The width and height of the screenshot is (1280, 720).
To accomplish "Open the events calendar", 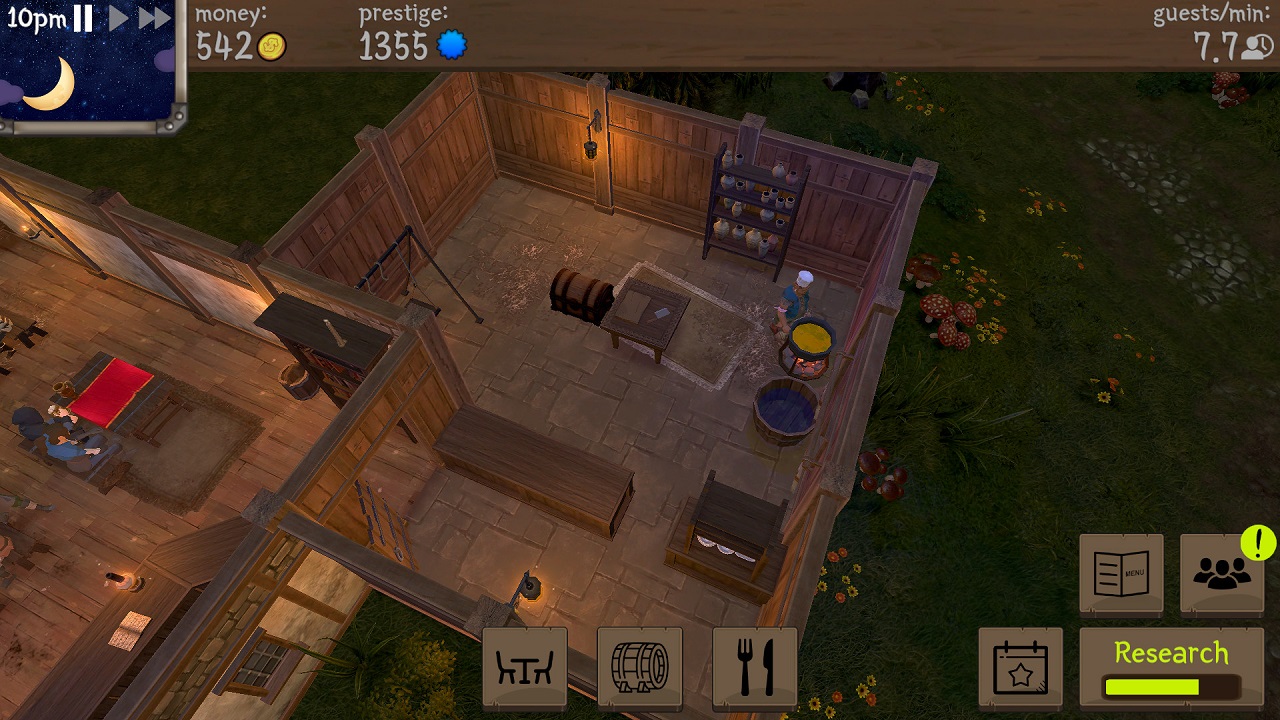I will pyautogui.click(x=1020, y=668).
